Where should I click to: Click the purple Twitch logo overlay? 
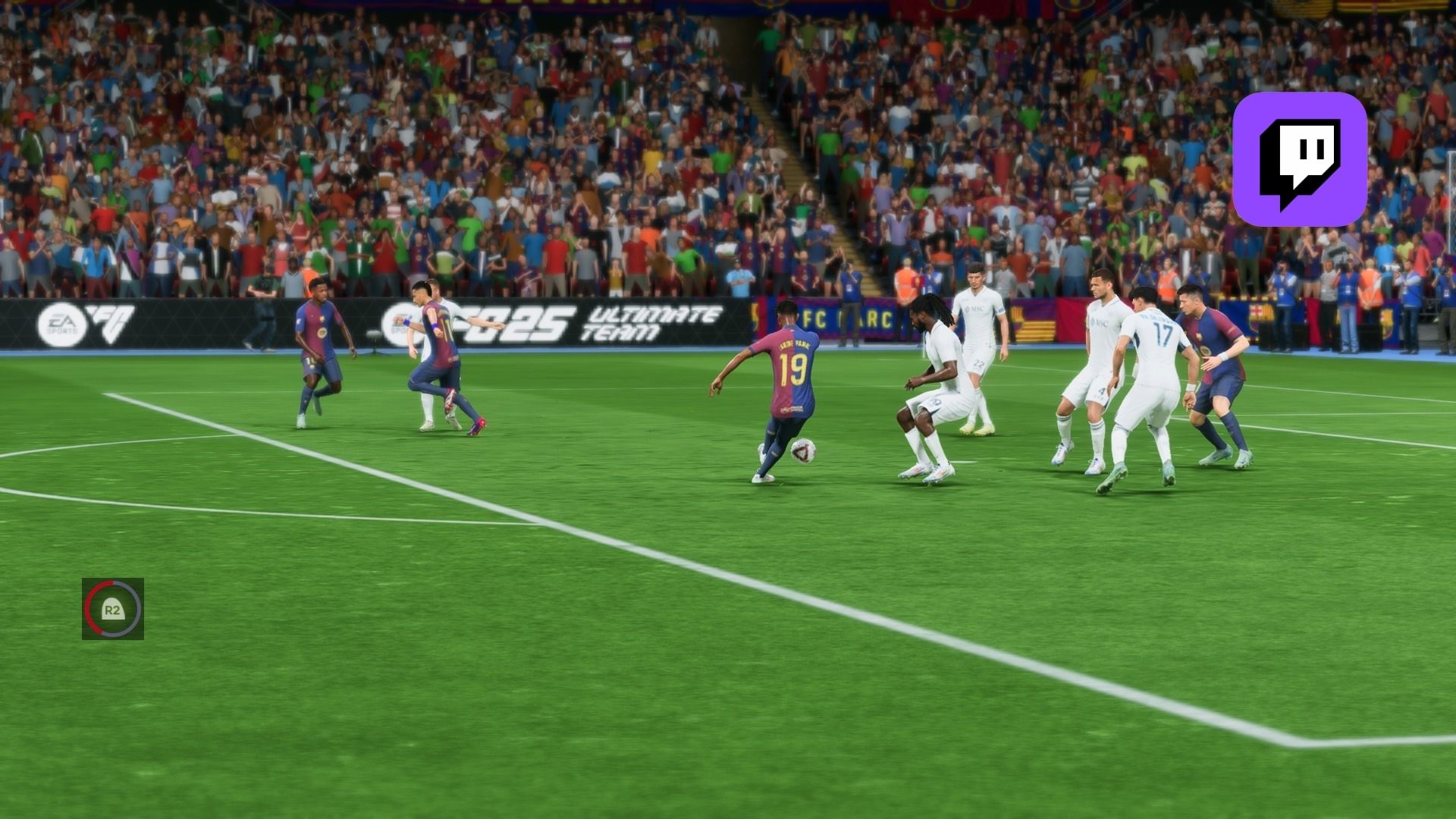coord(1300,159)
